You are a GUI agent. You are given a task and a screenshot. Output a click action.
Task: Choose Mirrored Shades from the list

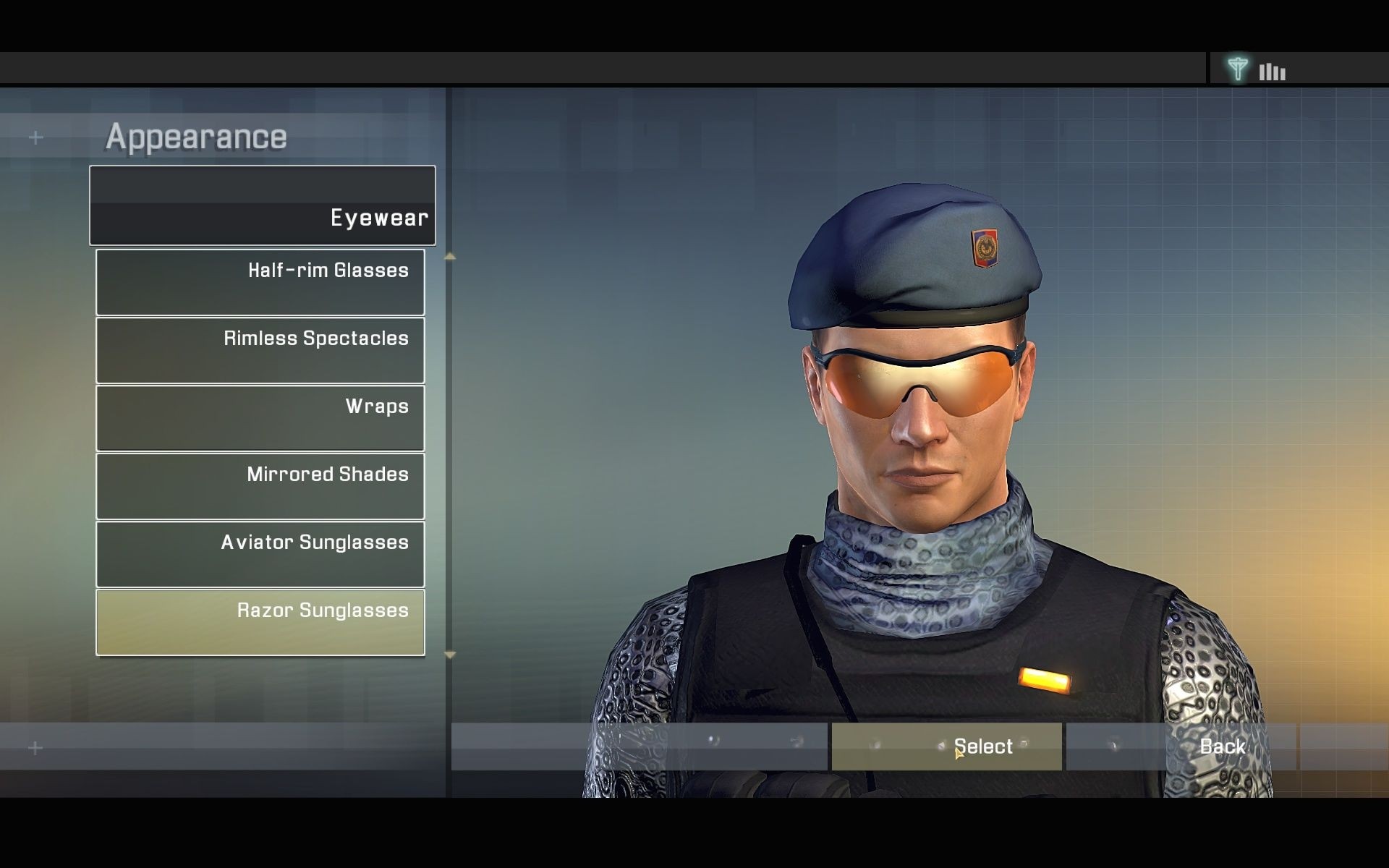tap(260, 486)
